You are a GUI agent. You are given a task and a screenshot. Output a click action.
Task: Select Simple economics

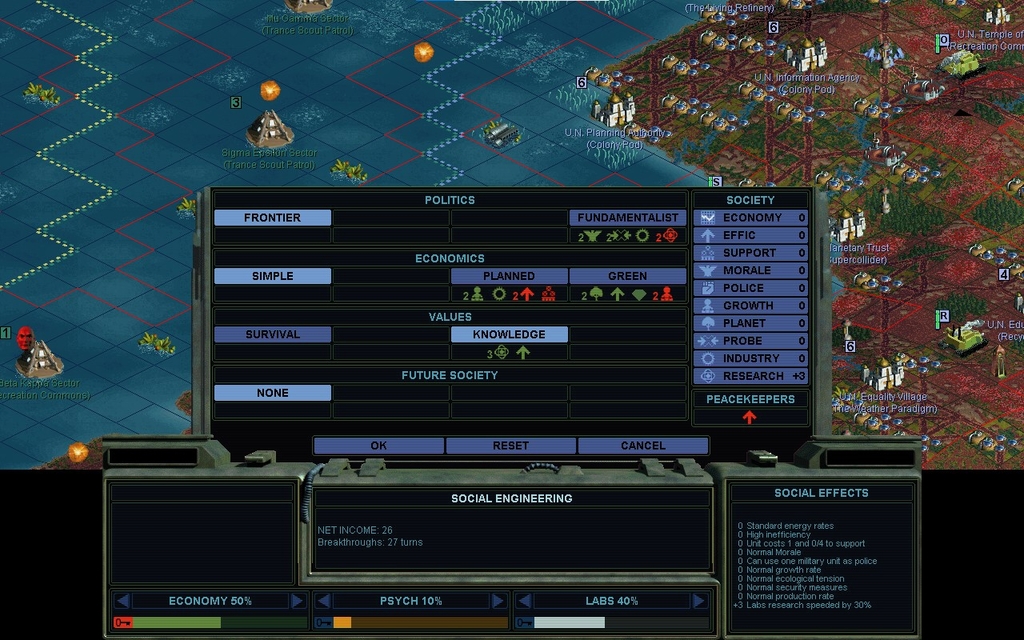click(x=272, y=276)
